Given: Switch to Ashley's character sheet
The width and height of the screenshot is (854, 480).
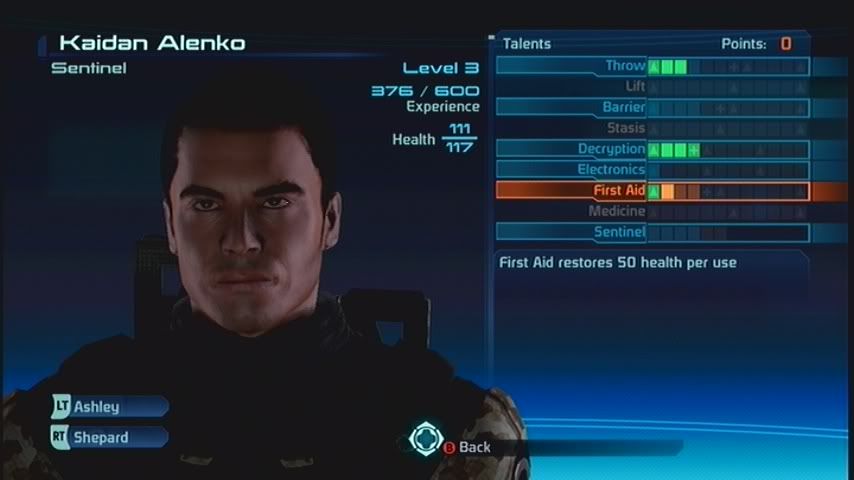Looking at the screenshot, I should click(110, 407).
